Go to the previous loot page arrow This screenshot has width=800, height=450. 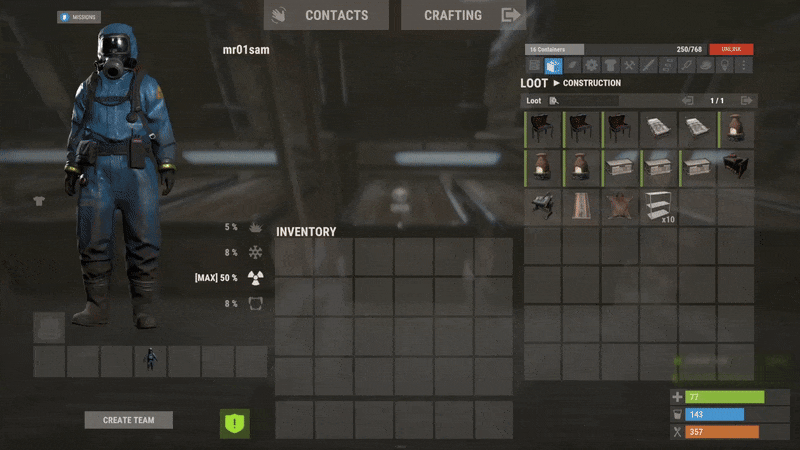pyautogui.click(x=687, y=101)
